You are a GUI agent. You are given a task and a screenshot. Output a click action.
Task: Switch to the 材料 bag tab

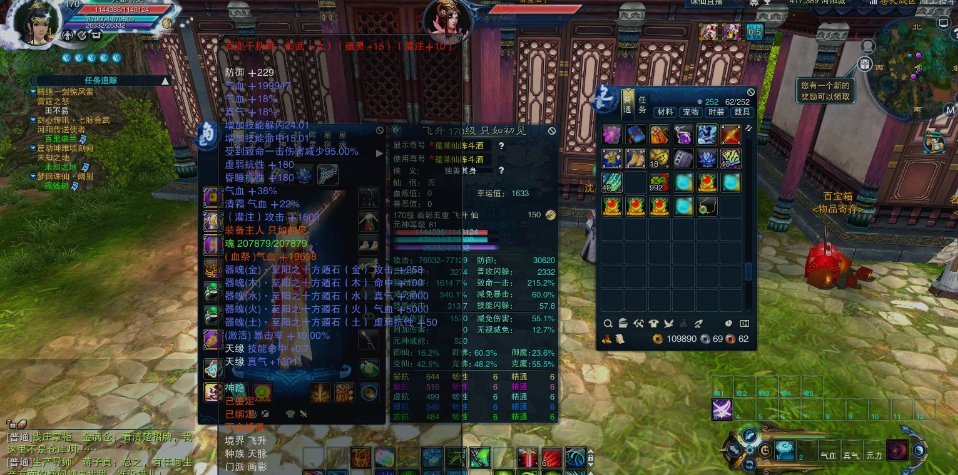pos(664,112)
